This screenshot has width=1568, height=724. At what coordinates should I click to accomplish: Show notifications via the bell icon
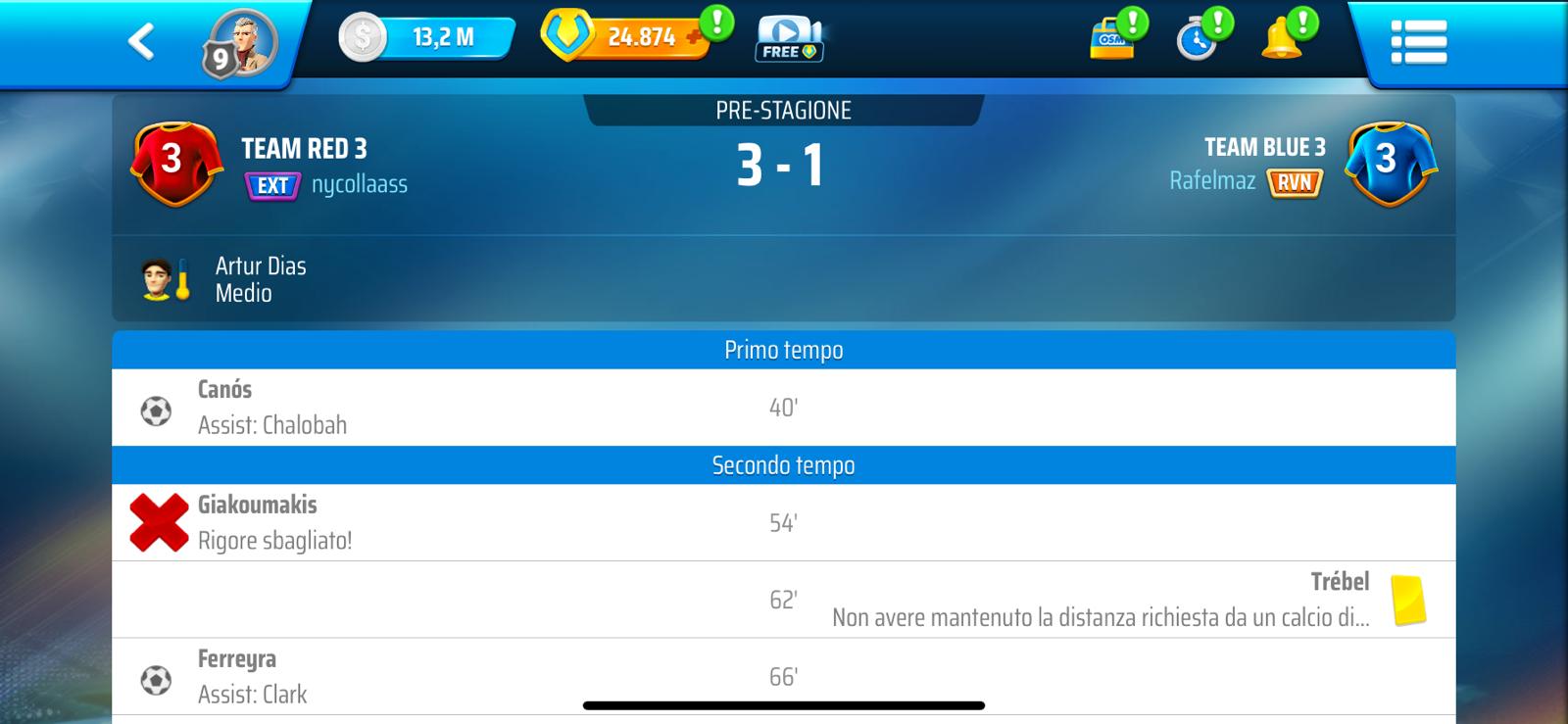pos(1282,40)
